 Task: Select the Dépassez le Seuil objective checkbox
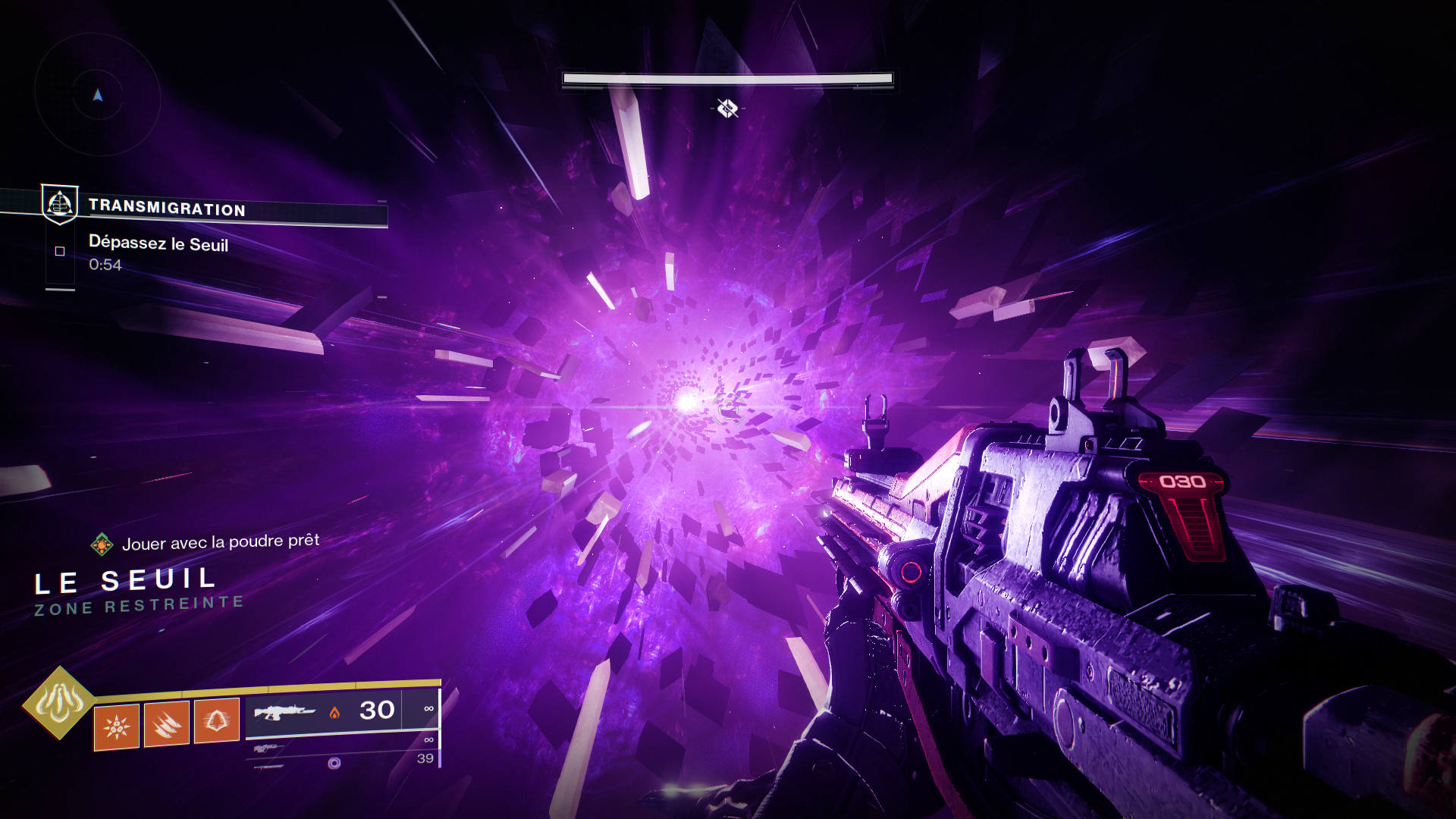[60, 251]
